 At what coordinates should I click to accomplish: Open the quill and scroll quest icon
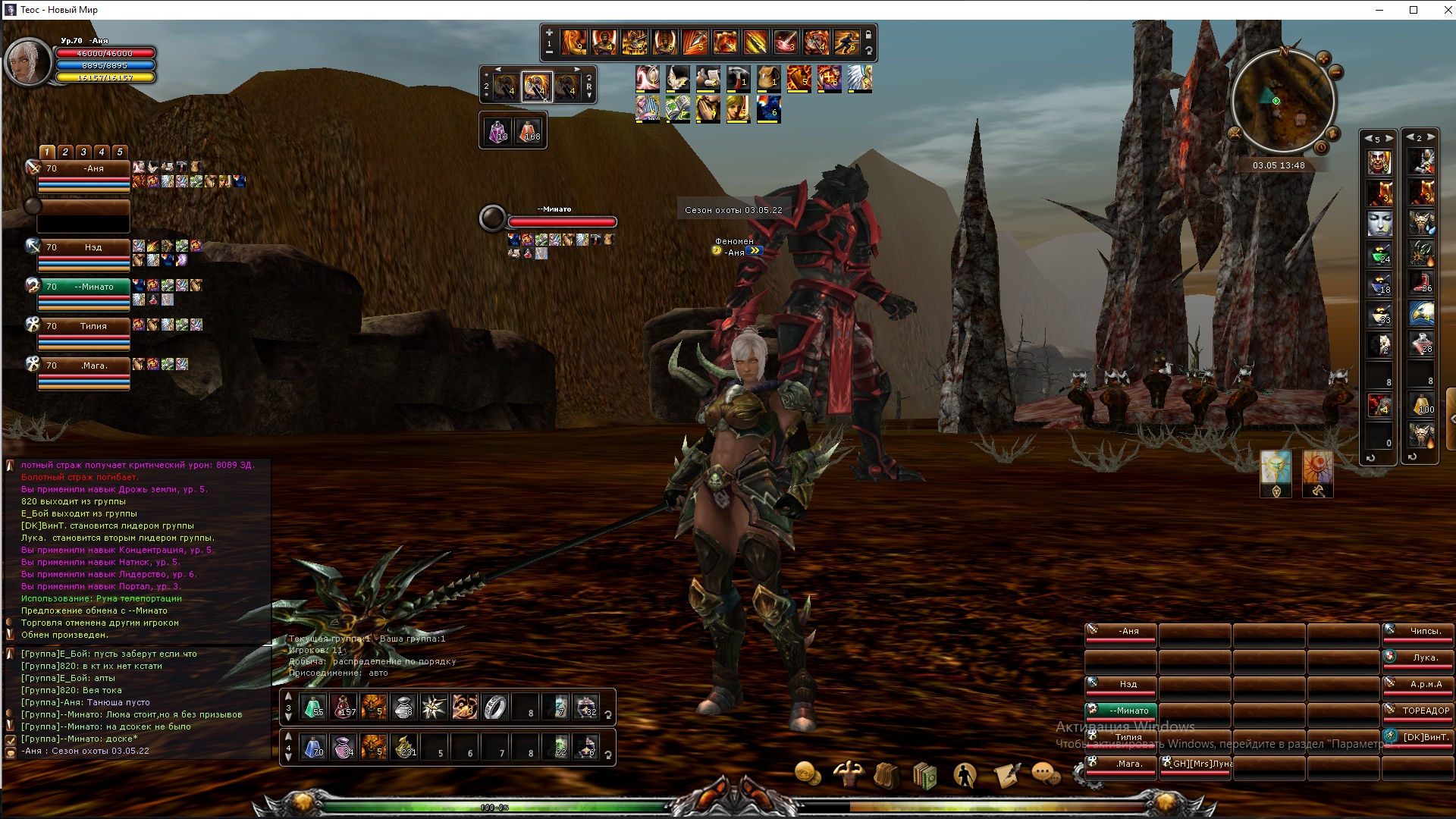tap(1006, 775)
